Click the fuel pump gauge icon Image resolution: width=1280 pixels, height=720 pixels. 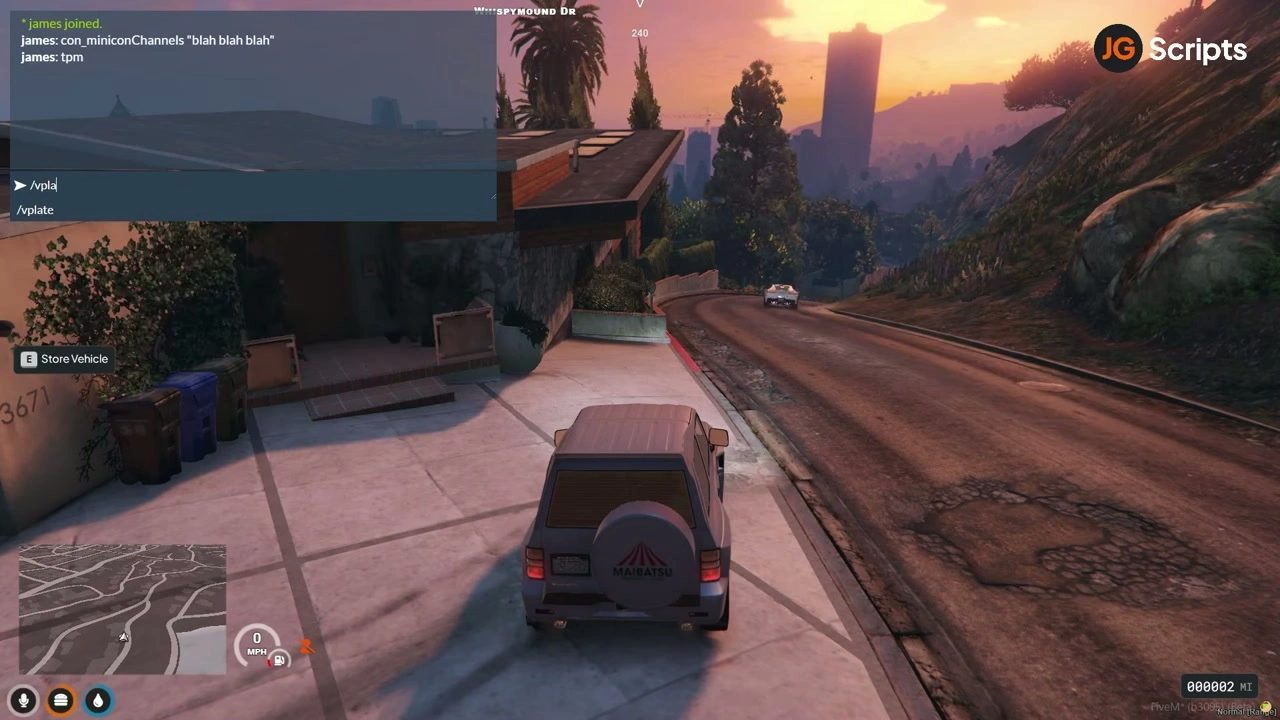[x=279, y=660]
